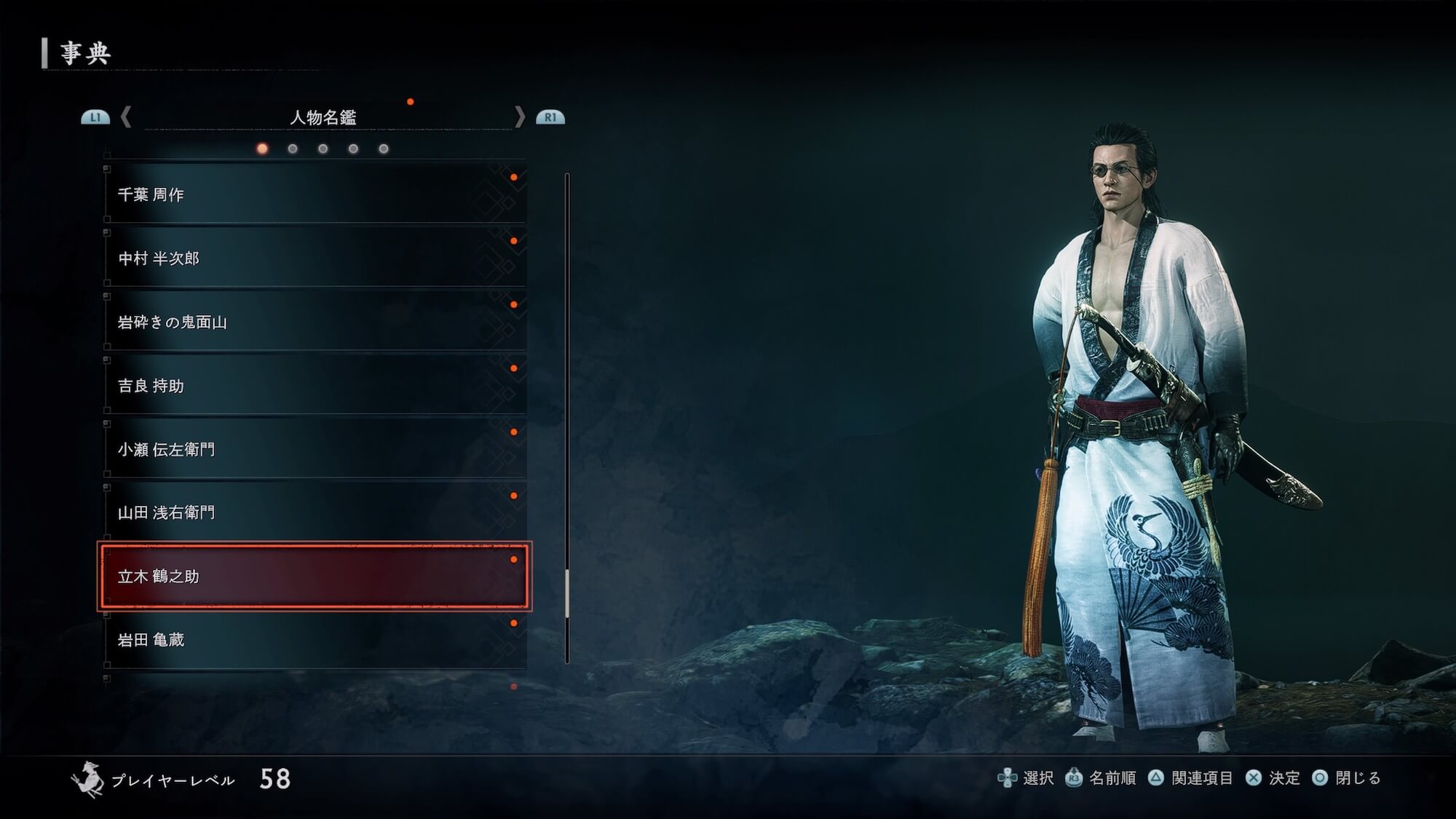
Task: Select 吉良 持助 from the list
Action: click(x=314, y=386)
